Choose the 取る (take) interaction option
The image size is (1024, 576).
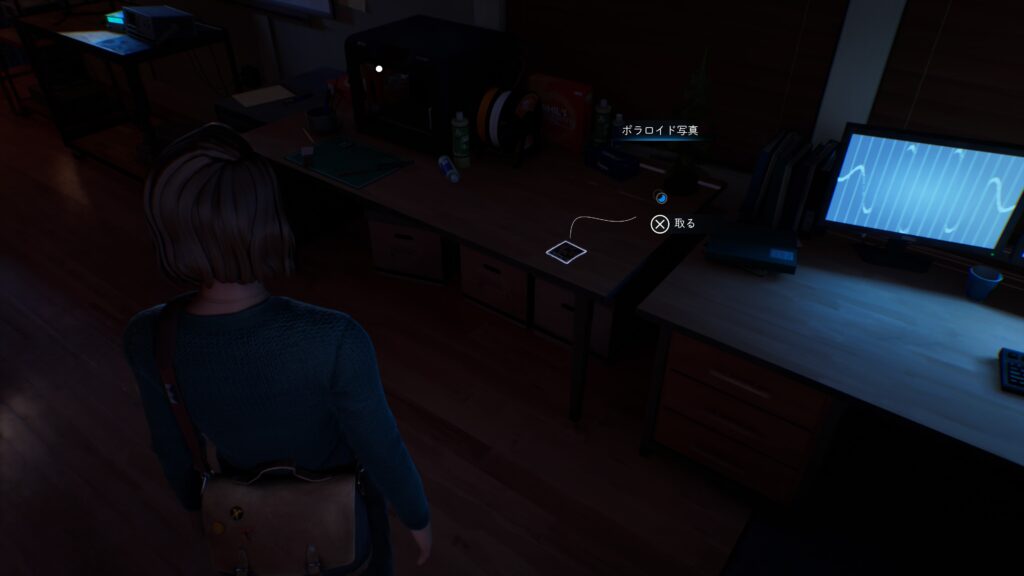click(x=673, y=224)
